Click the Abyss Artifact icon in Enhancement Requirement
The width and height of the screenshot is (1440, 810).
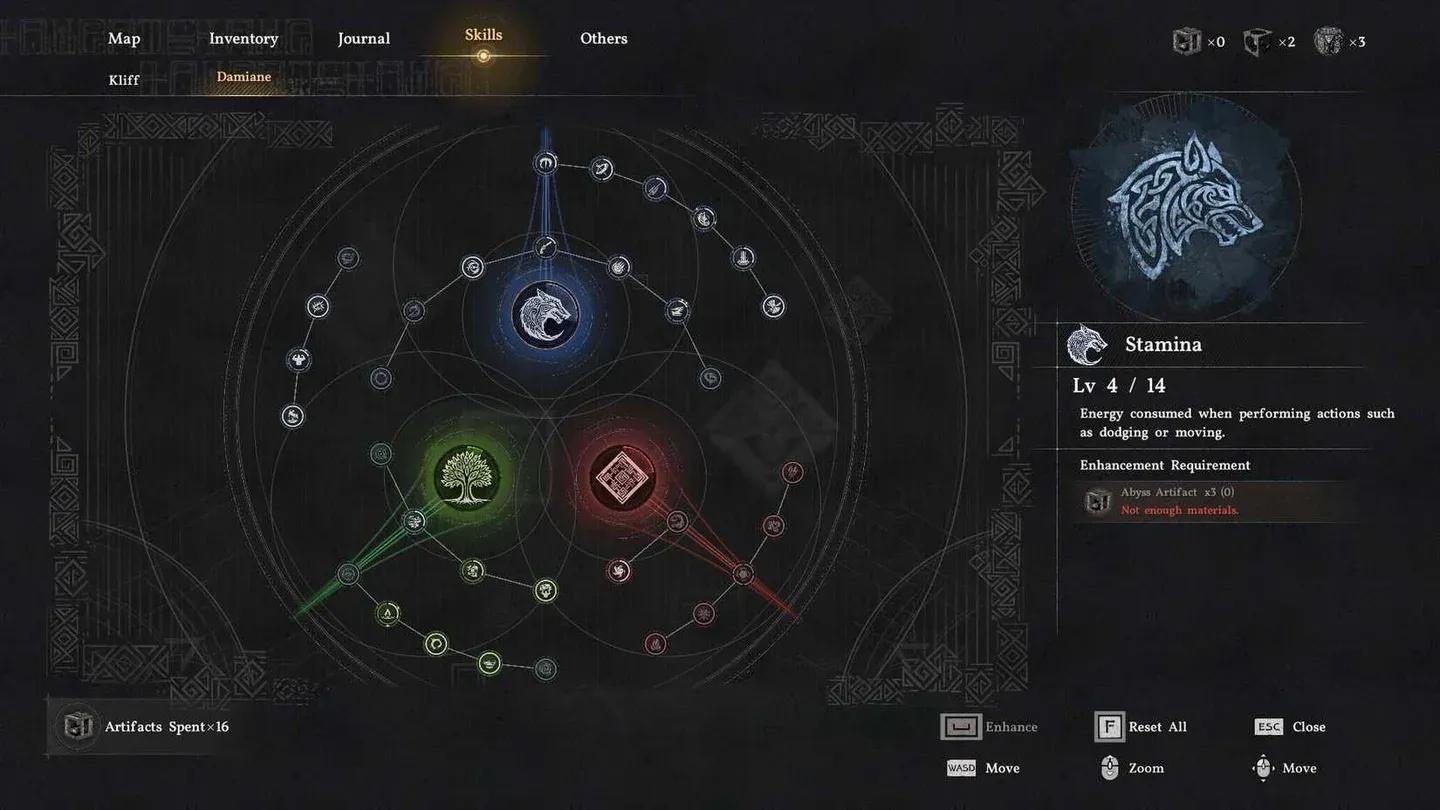click(1098, 501)
